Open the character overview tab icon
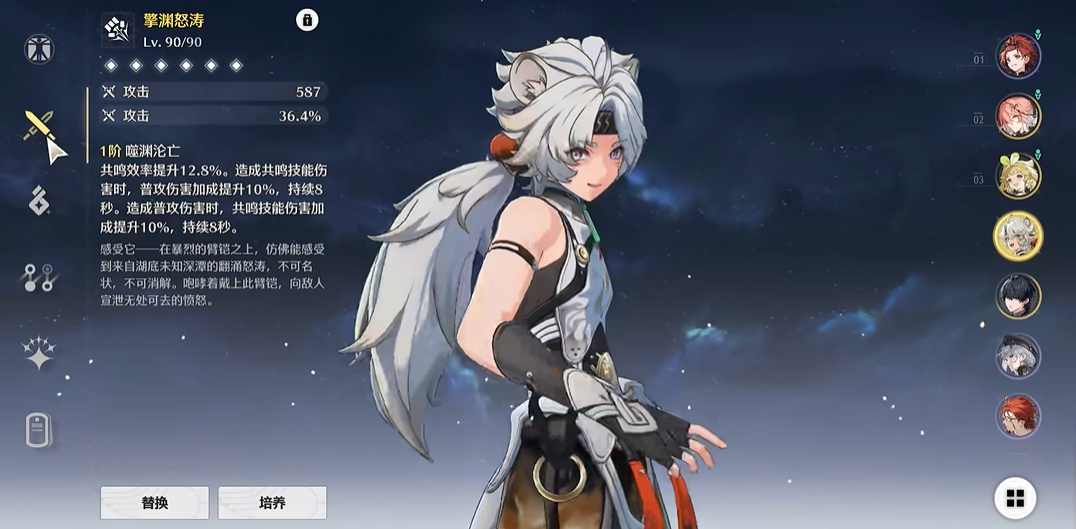 [x=39, y=49]
